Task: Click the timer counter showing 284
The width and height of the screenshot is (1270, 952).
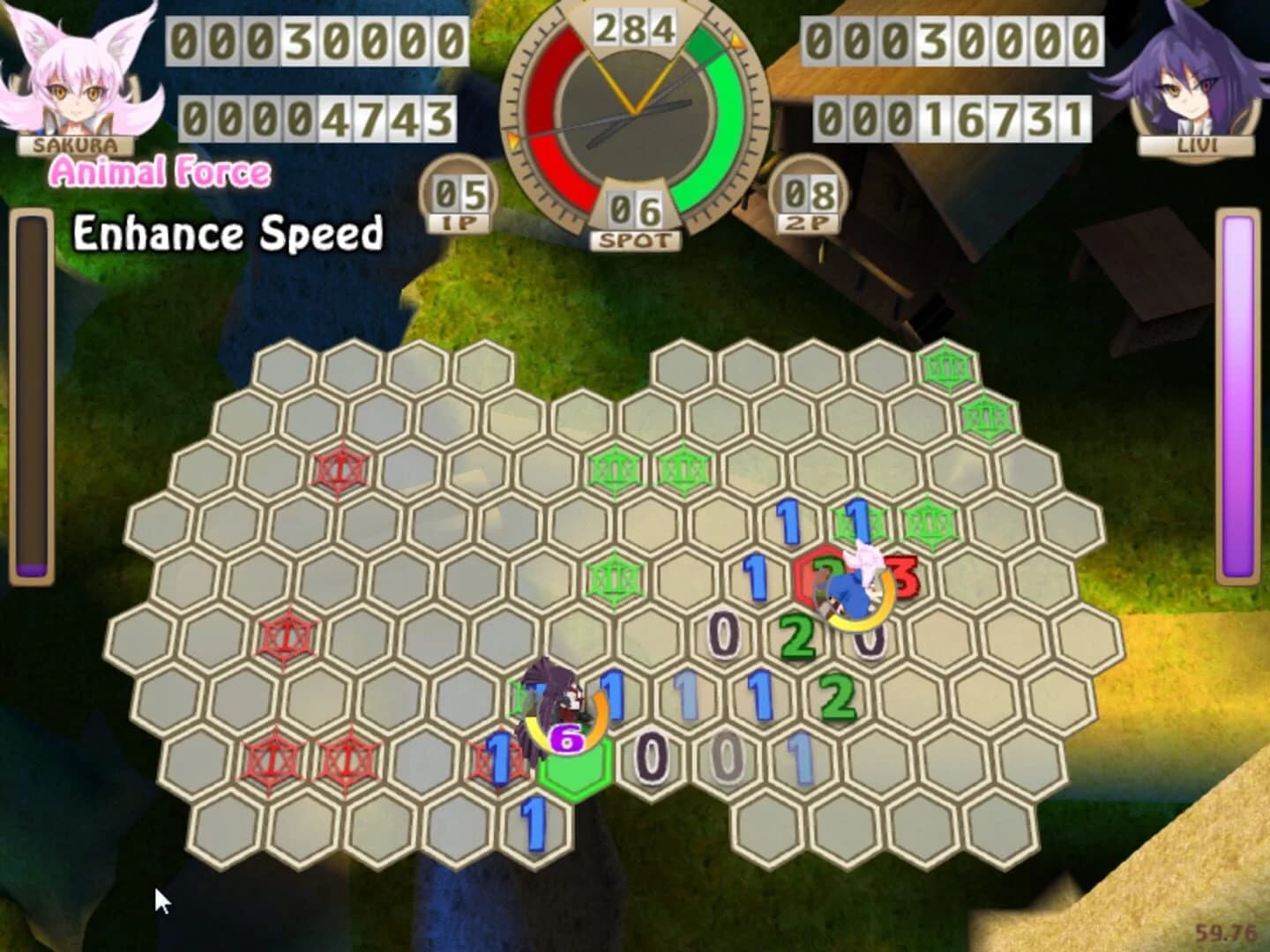Action: [637, 26]
